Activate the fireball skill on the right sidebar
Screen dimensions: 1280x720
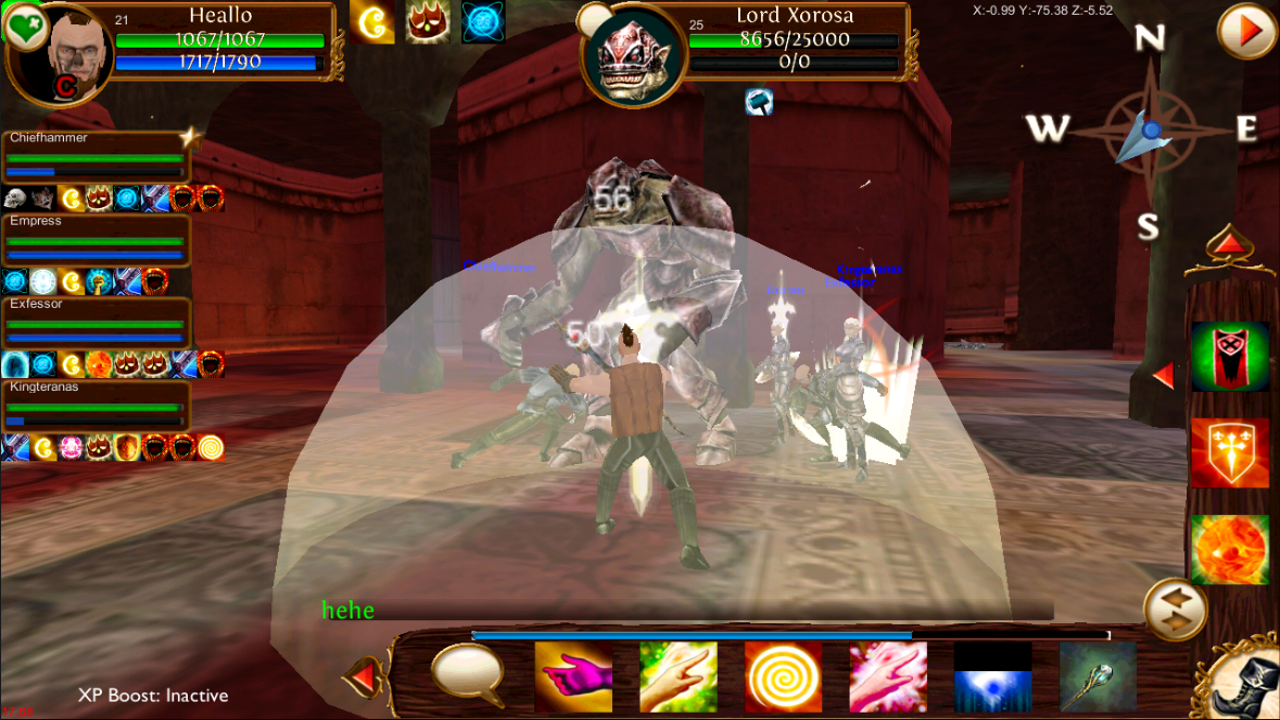click(x=1228, y=548)
